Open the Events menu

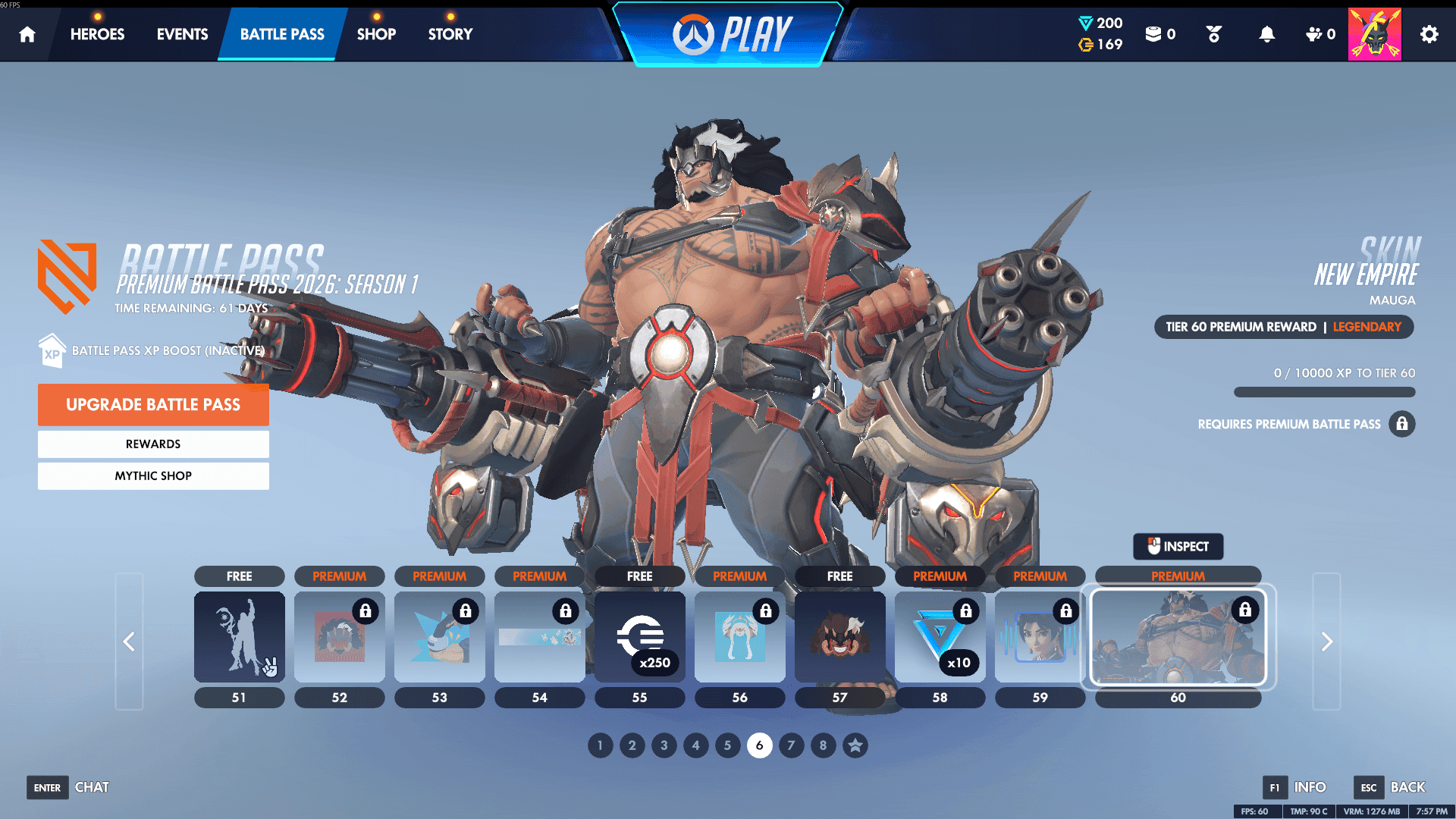click(x=181, y=33)
